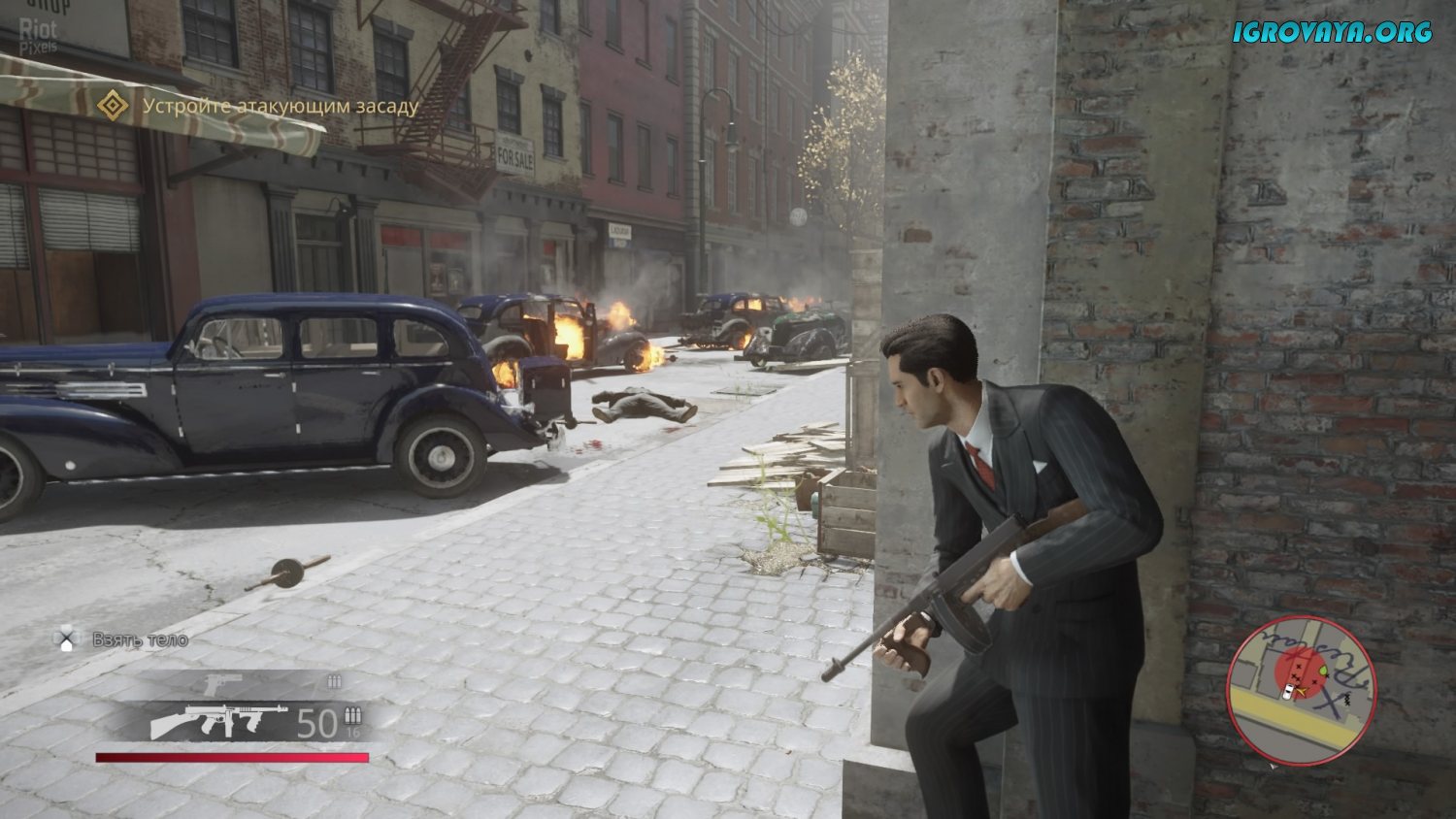Select the diamond objective marker icon
The width and height of the screenshot is (1456, 819).
coord(114,105)
